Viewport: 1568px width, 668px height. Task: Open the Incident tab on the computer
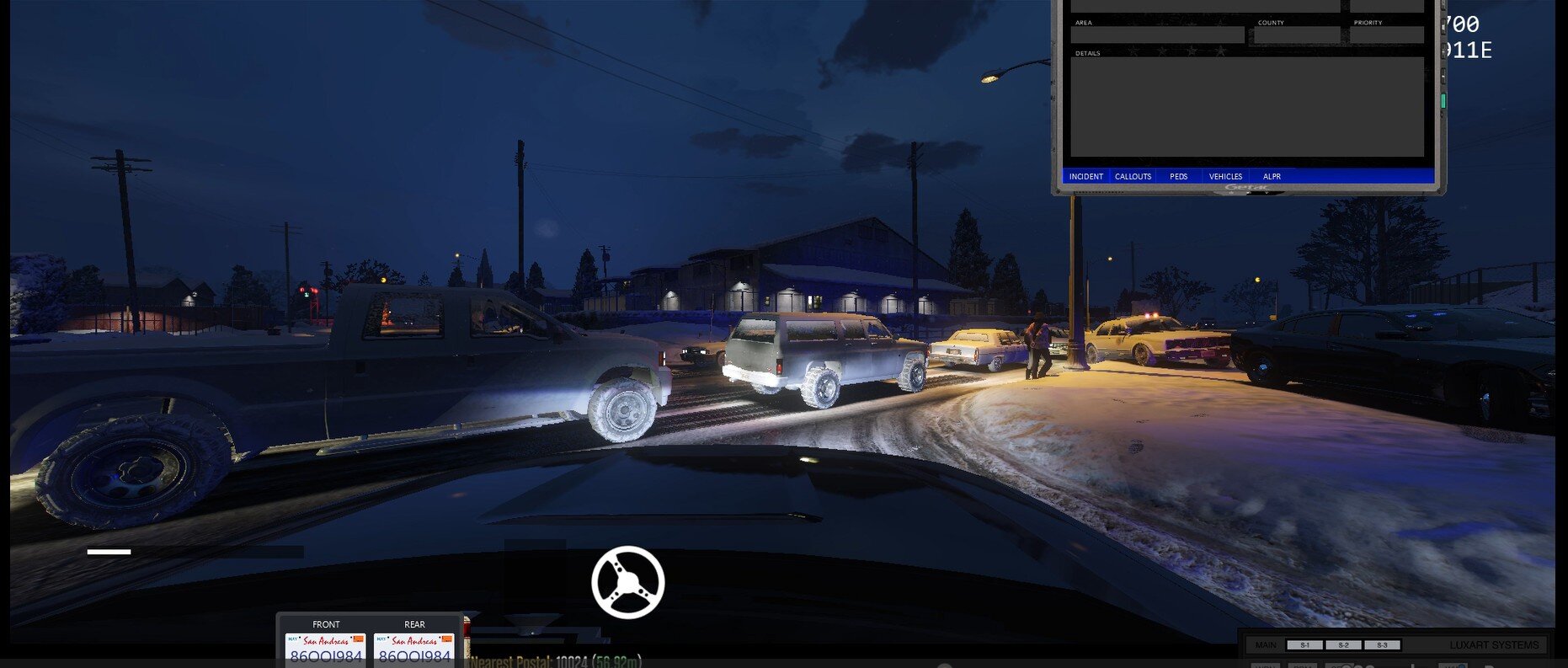coord(1085,176)
